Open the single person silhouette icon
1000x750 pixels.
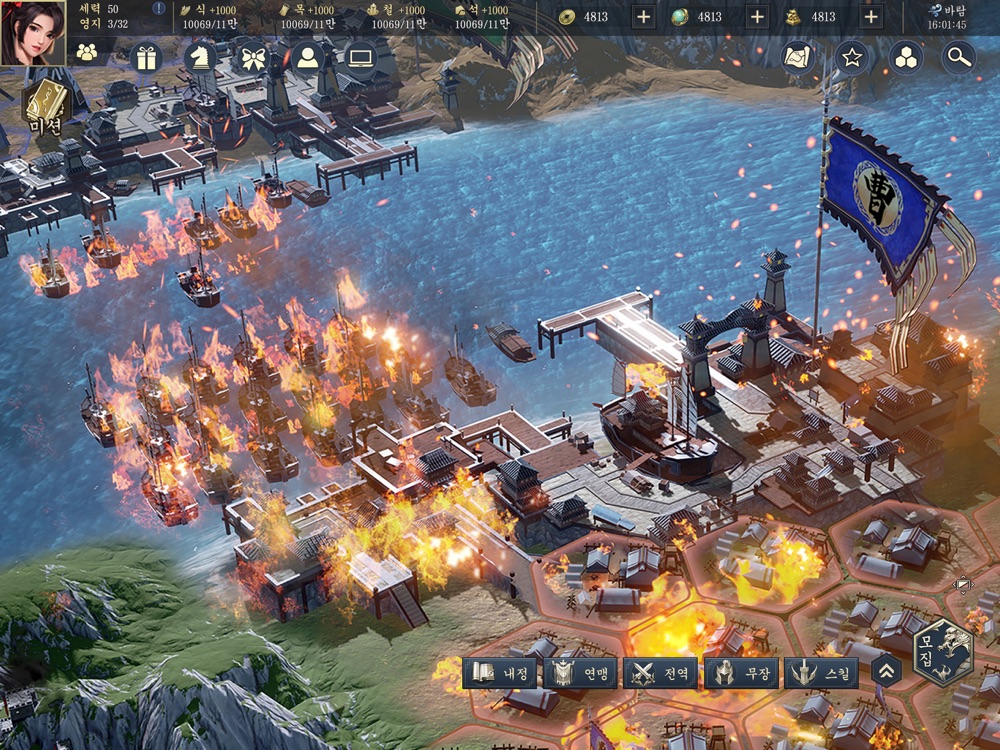307,57
